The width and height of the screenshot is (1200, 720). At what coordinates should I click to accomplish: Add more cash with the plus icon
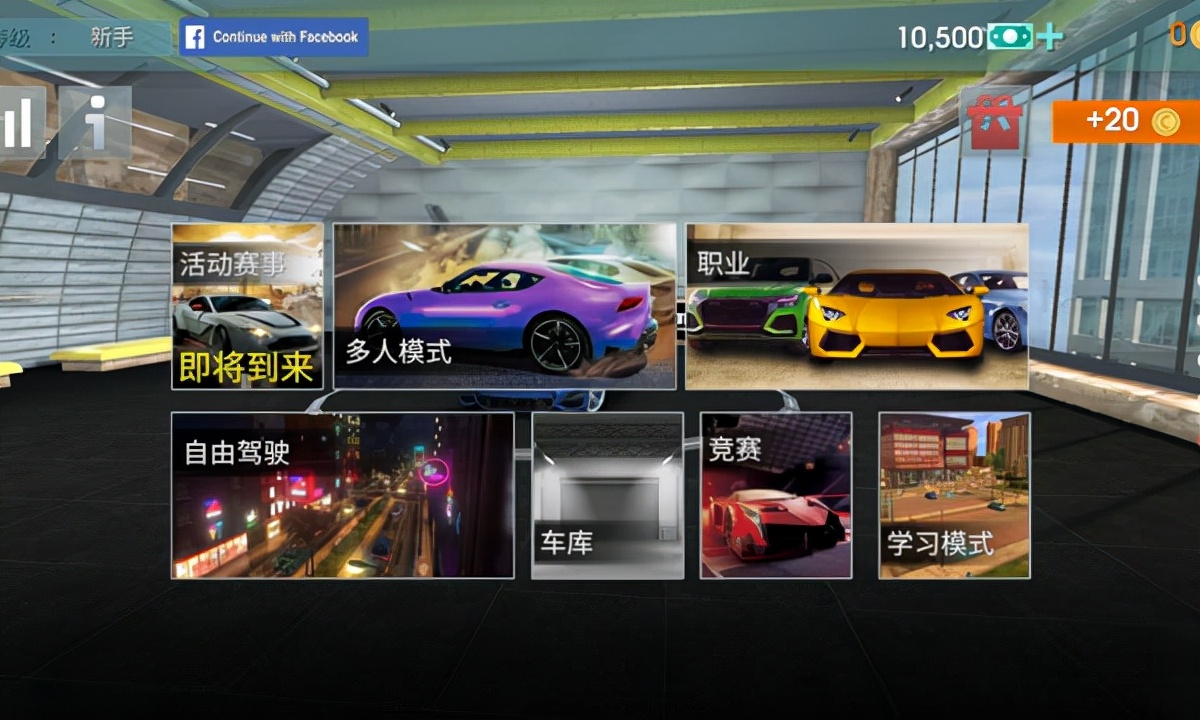(x=1049, y=38)
